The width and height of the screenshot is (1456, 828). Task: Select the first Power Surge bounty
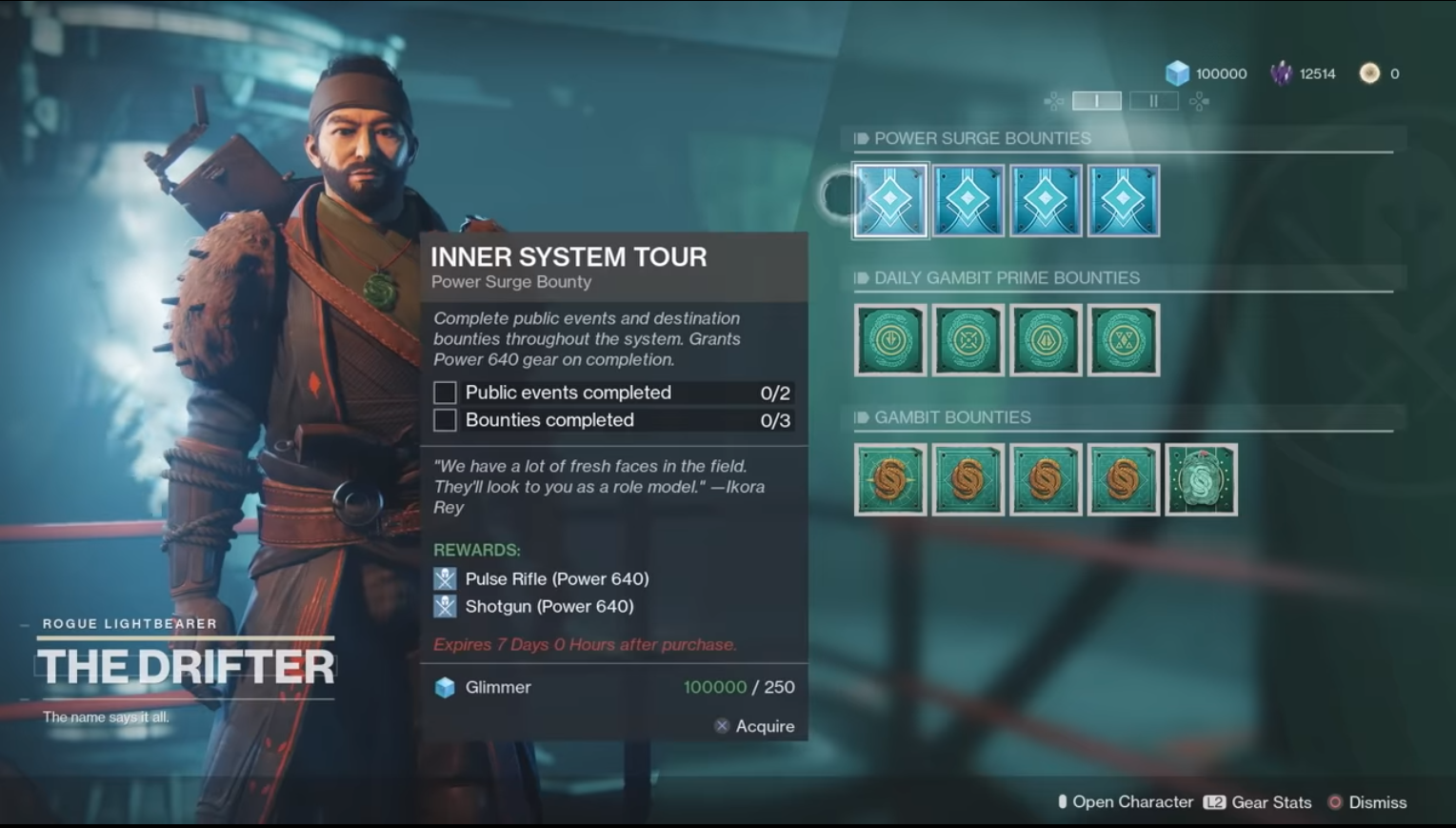pyautogui.click(x=889, y=200)
